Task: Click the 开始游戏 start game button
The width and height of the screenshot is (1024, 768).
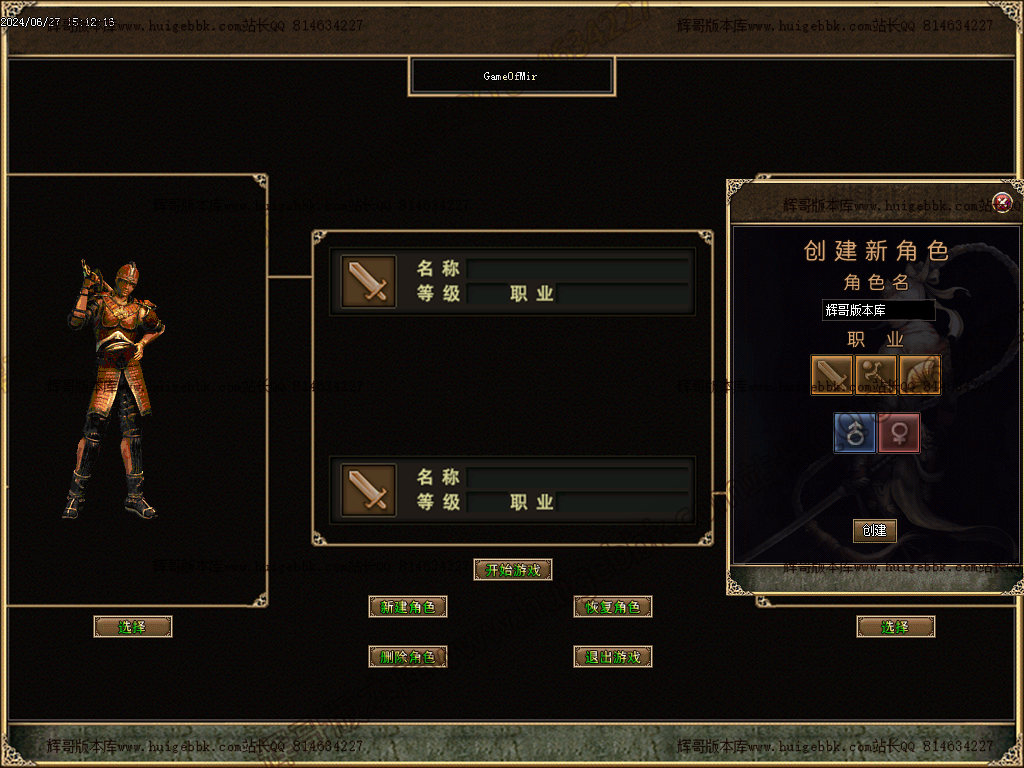Action: point(512,570)
